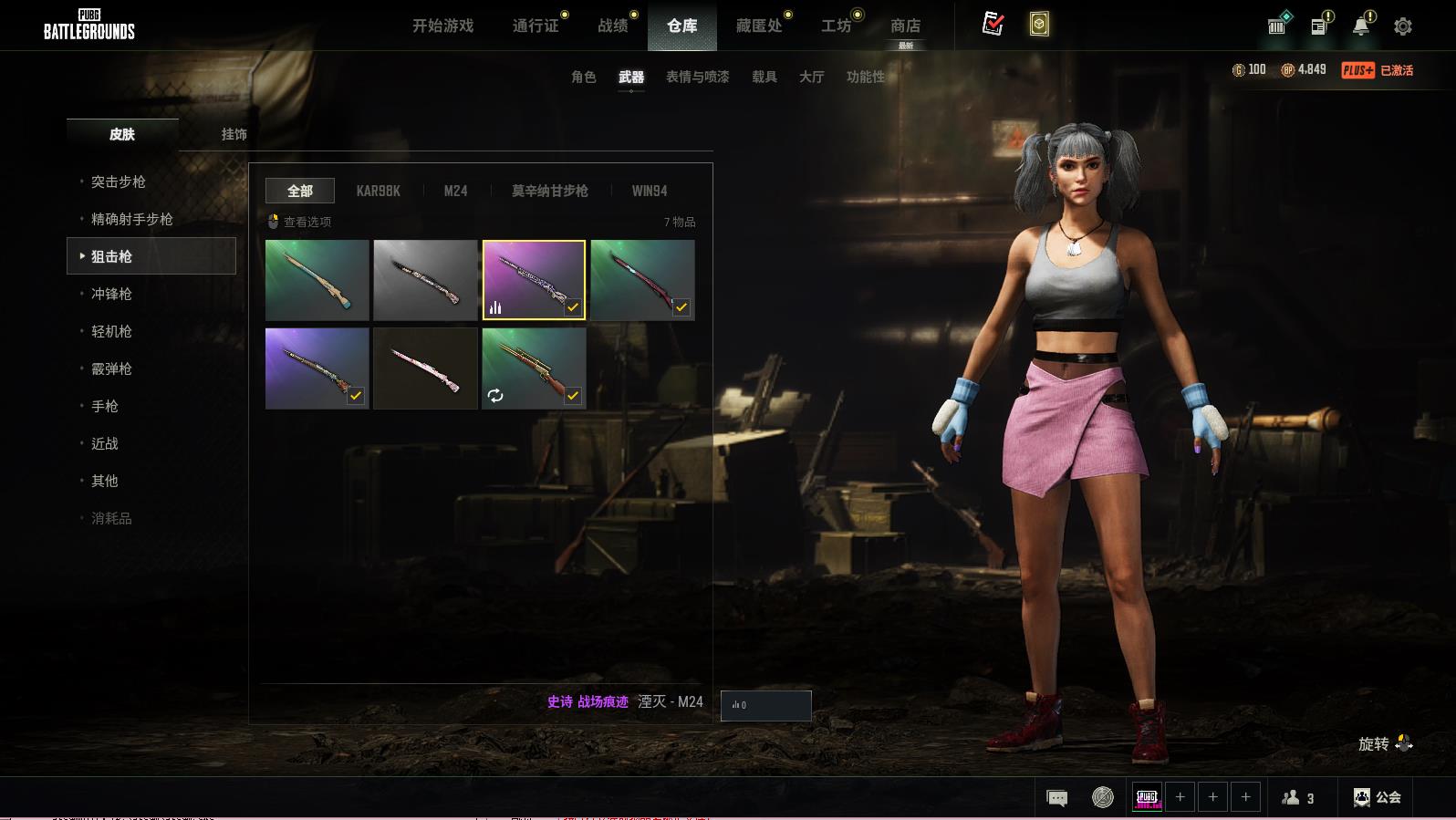
Task: Select the pink rifle skin thumbnail
Action: tap(425, 368)
